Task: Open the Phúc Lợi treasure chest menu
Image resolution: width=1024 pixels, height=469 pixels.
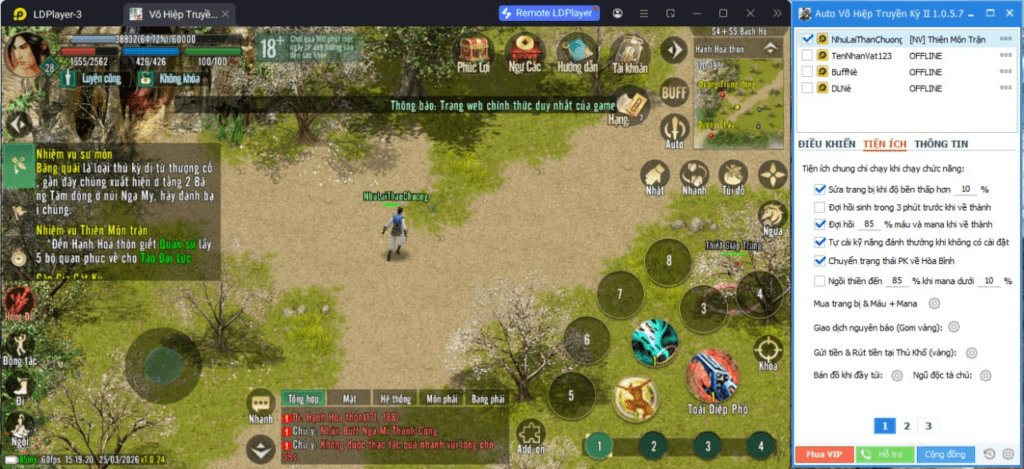Action: point(473,53)
